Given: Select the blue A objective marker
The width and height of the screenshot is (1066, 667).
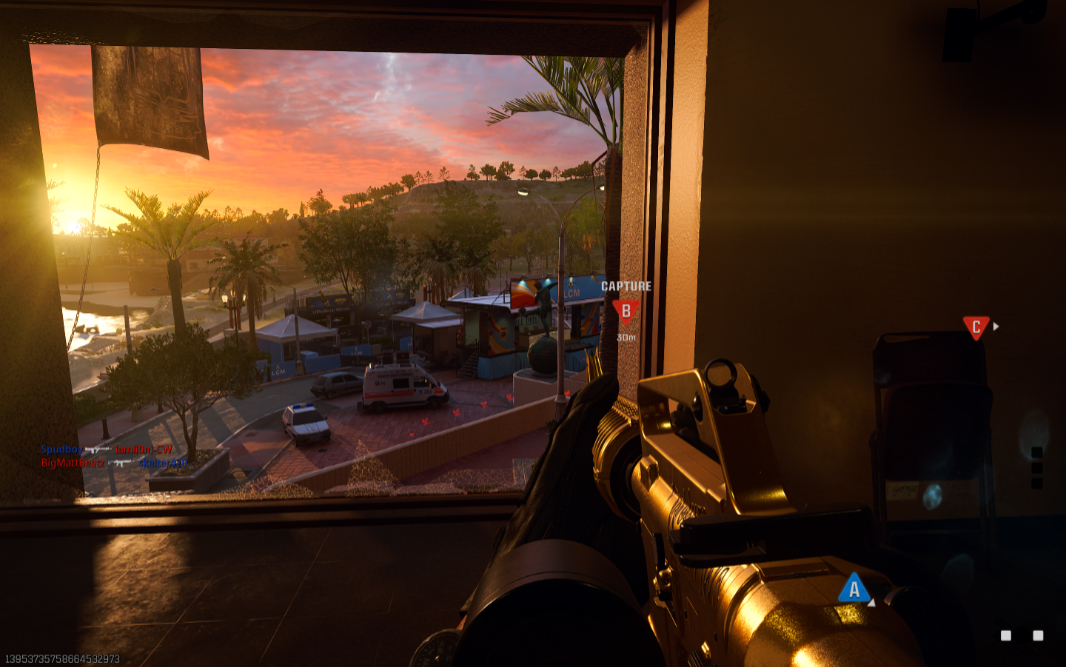Looking at the screenshot, I should (853, 588).
